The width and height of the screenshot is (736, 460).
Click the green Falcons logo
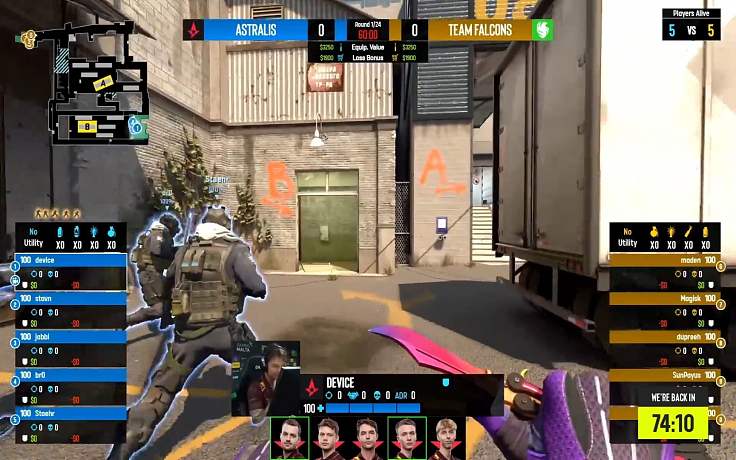pyautogui.click(x=542, y=30)
